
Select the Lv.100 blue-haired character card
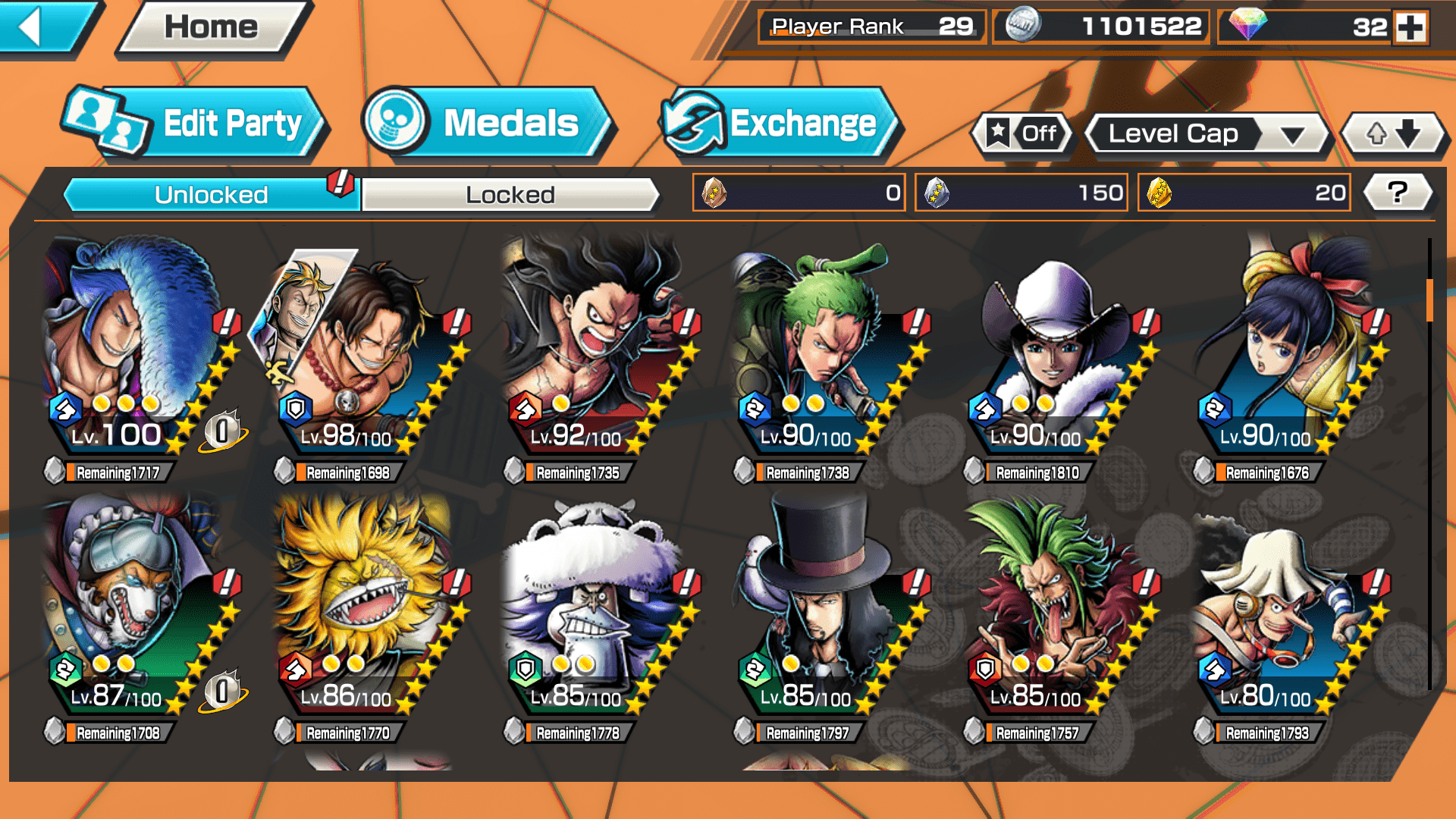click(136, 349)
